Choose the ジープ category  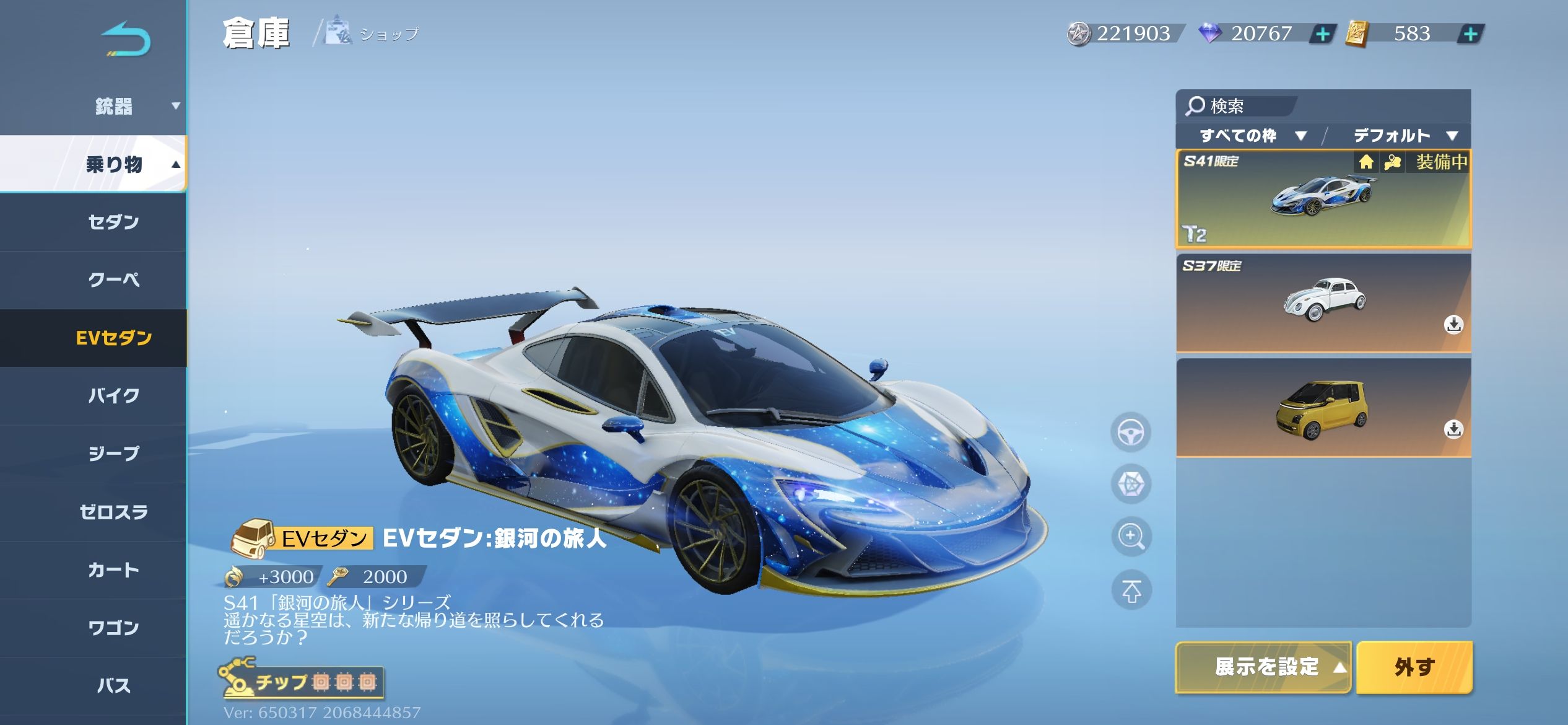pos(114,454)
